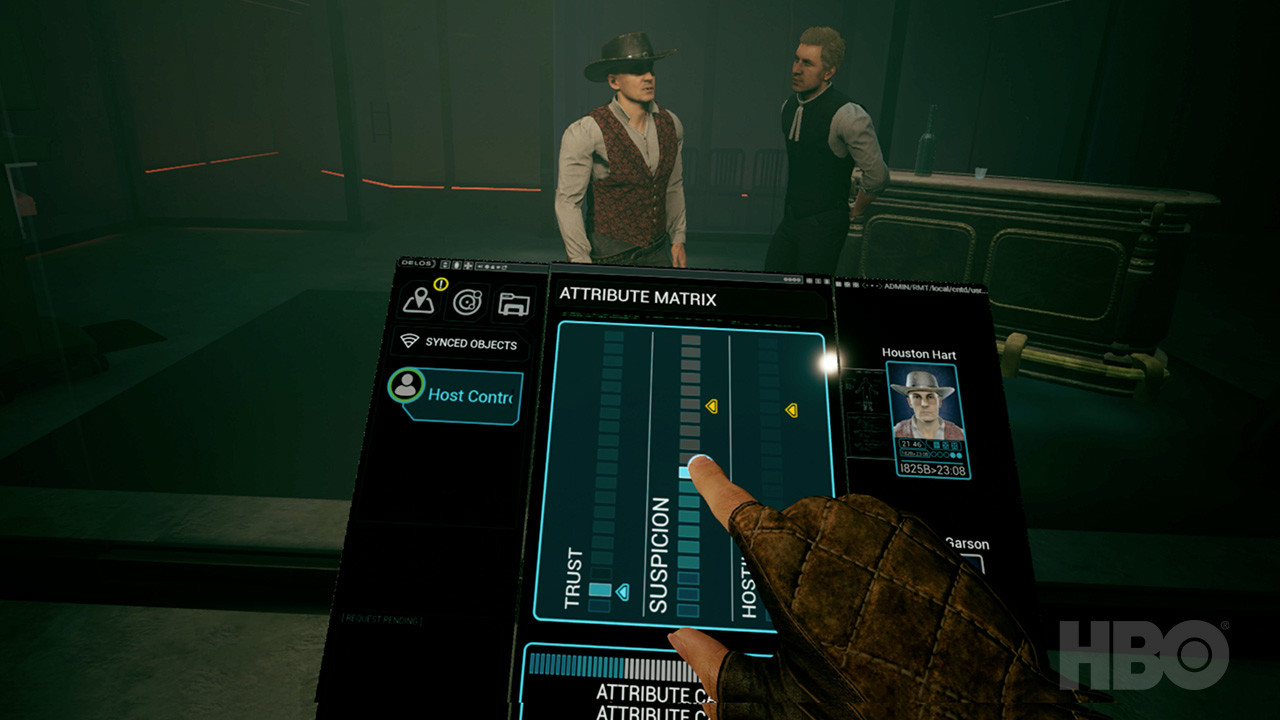
Task: Select the map location pin icon
Action: pyautogui.click(x=420, y=301)
